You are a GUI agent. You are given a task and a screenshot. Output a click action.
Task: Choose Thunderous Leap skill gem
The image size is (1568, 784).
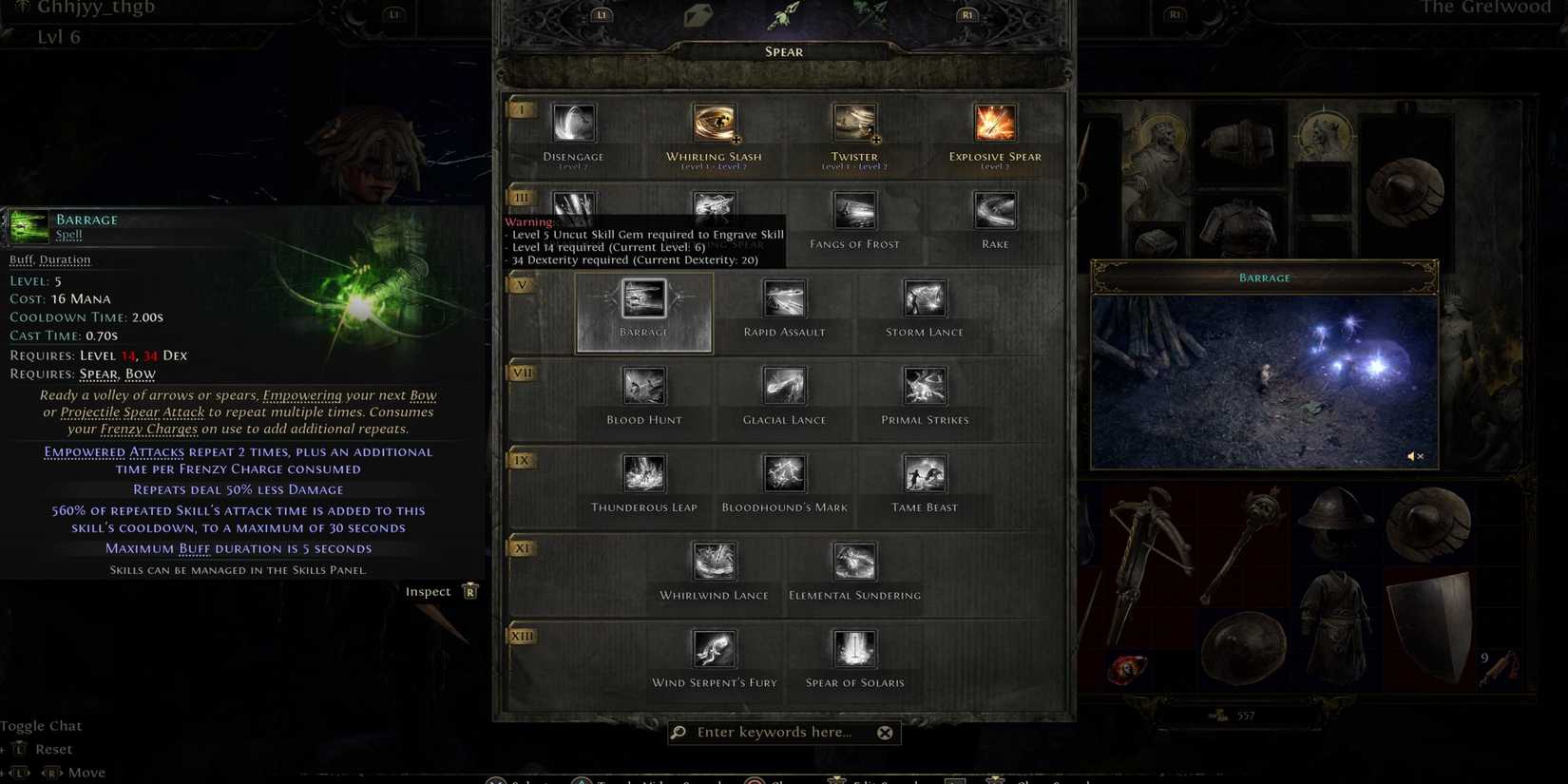(x=643, y=472)
